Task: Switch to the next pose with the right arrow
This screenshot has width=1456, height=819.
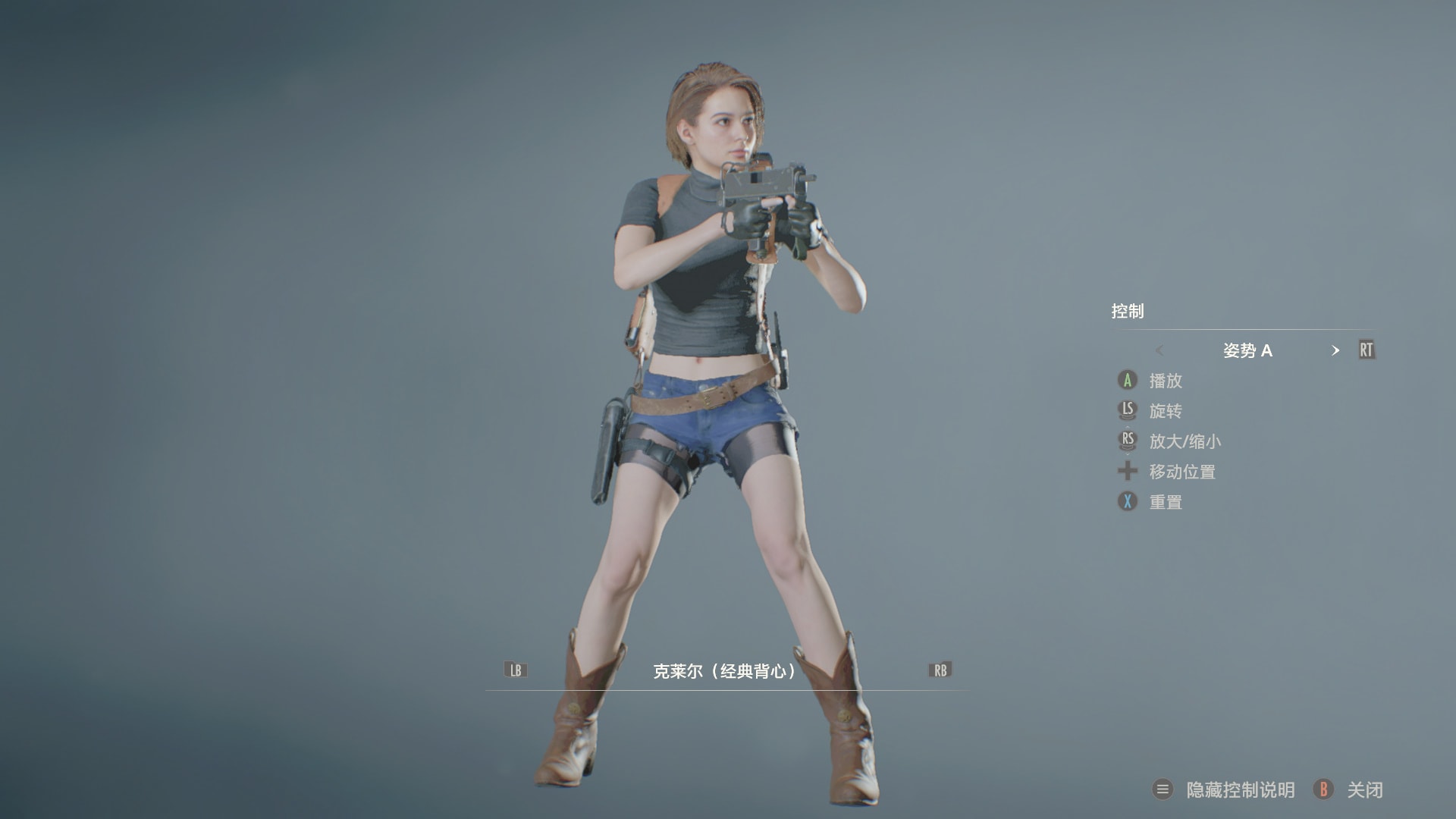Action: click(1335, 350)
